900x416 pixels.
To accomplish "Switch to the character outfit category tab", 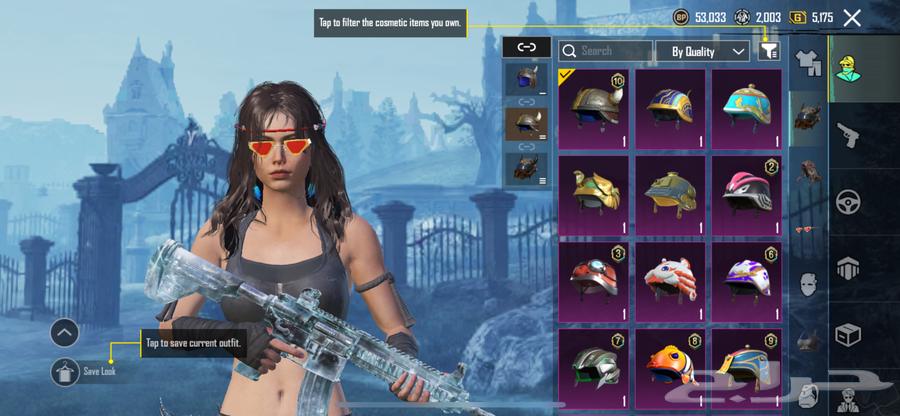I will click(849, 66).
